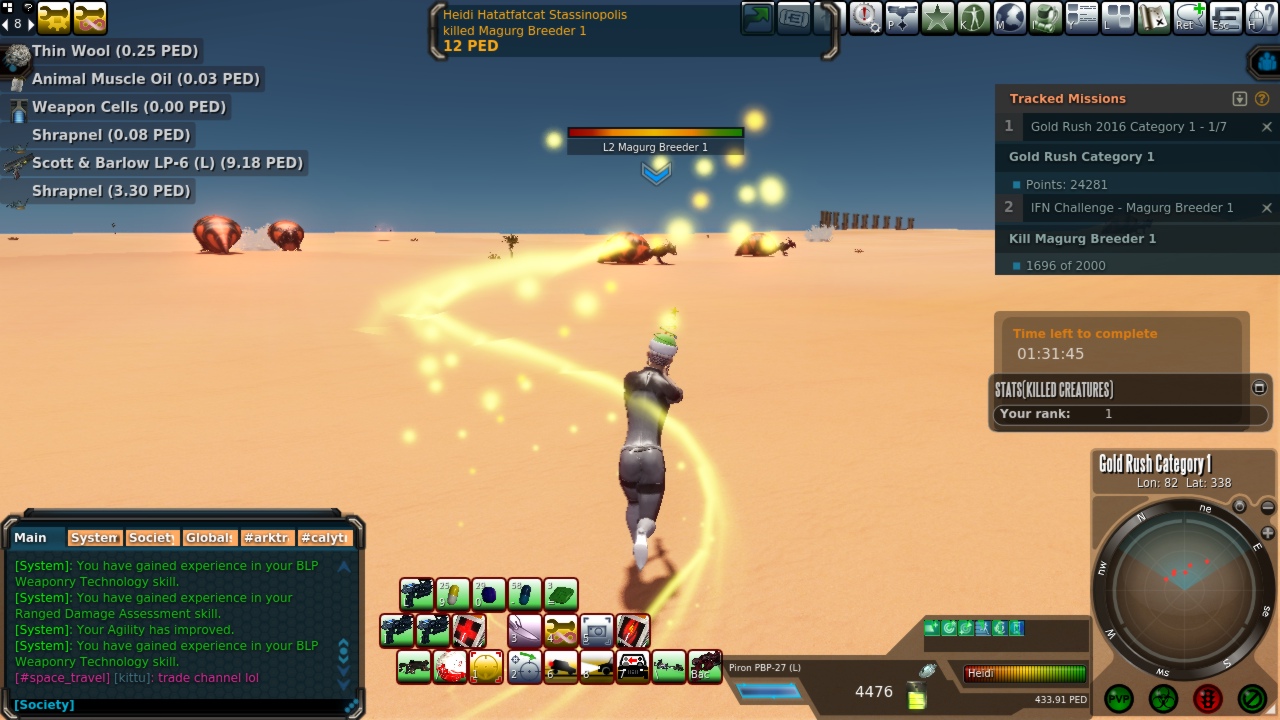The image size is (1280, 720).
Task: Click the green star toolbar icon
Action: point(938,18)
